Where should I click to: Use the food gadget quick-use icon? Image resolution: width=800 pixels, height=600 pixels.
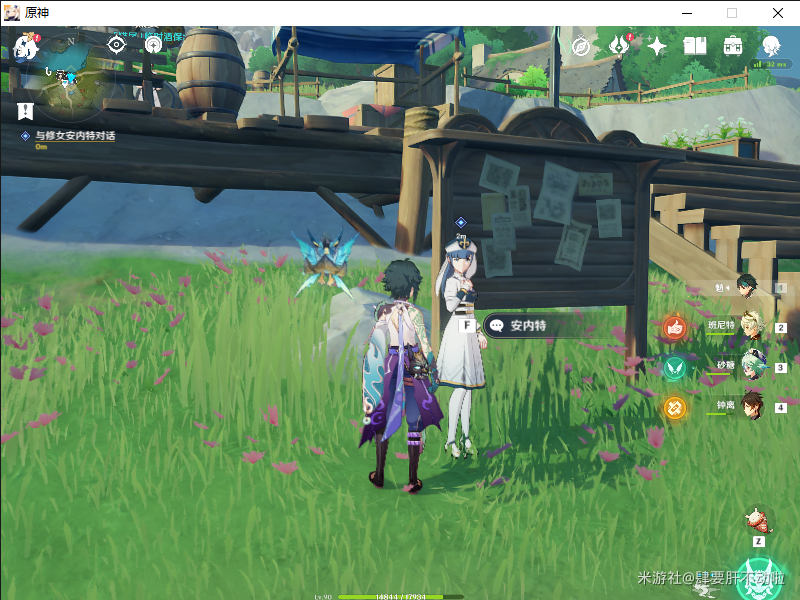[x=759, y=520]
